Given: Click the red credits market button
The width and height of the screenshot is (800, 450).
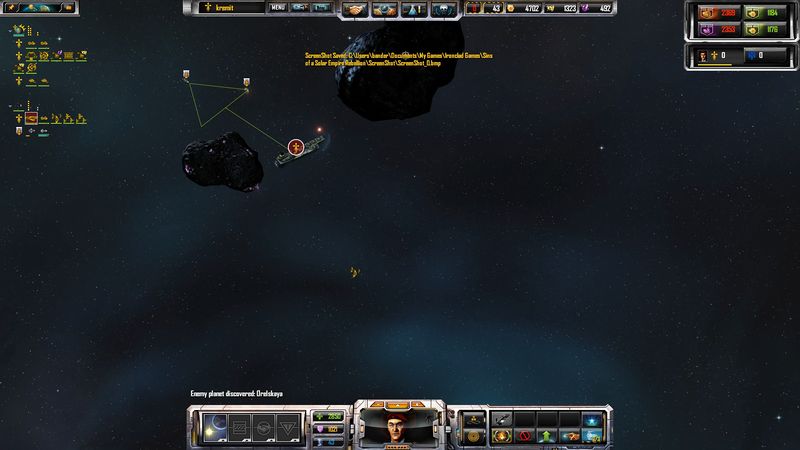Looking at the screenshot, I should (707, 13).
